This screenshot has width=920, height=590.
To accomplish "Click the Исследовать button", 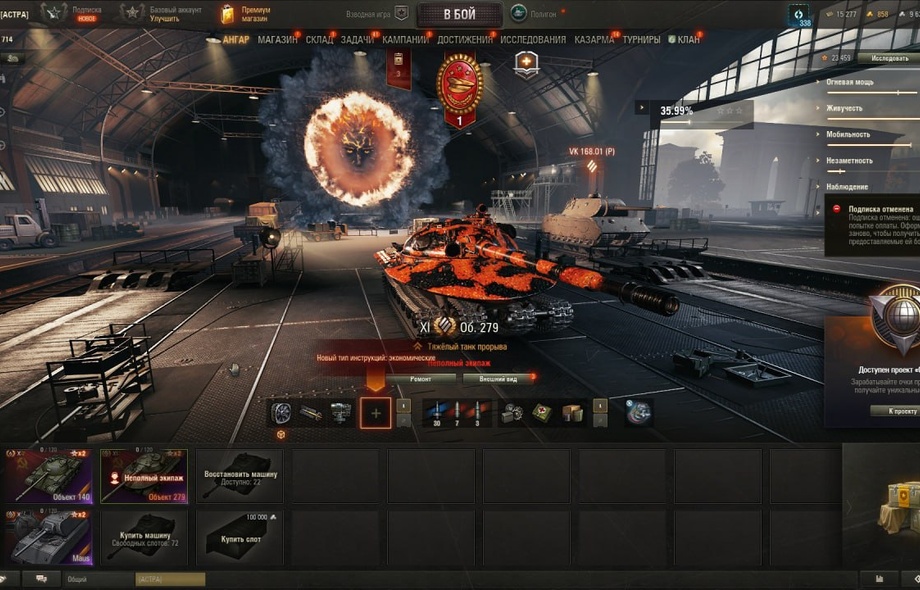I will pos(888,59).
